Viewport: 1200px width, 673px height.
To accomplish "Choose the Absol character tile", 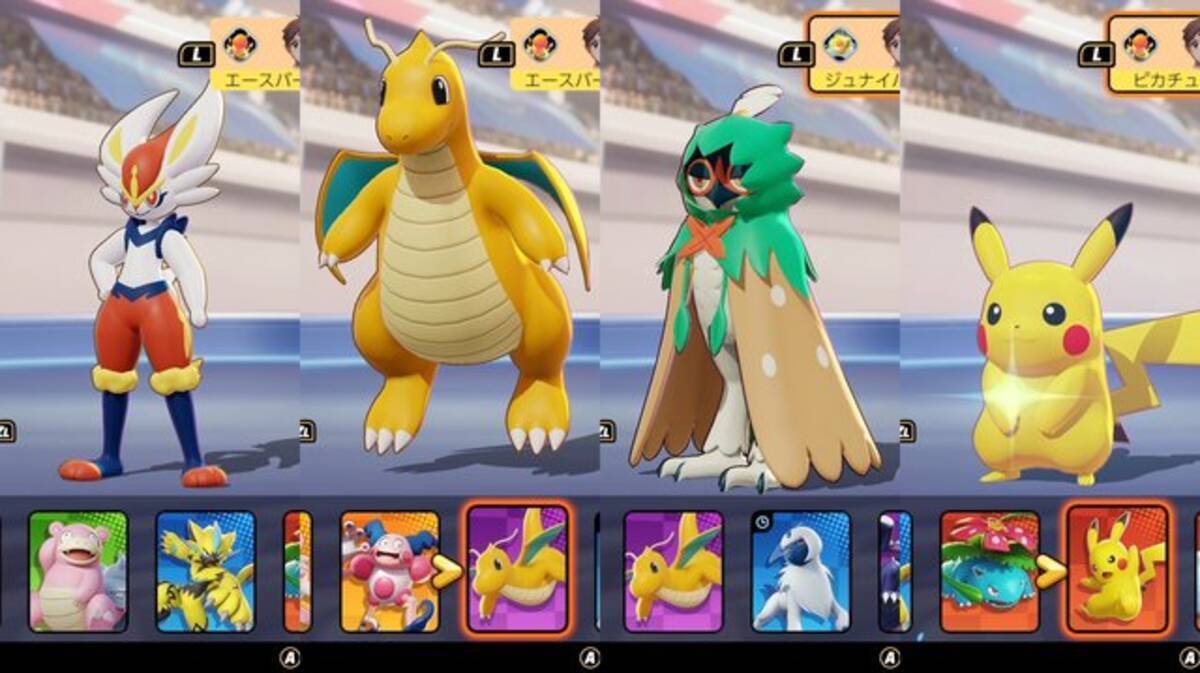I will [x=801, y=571].
